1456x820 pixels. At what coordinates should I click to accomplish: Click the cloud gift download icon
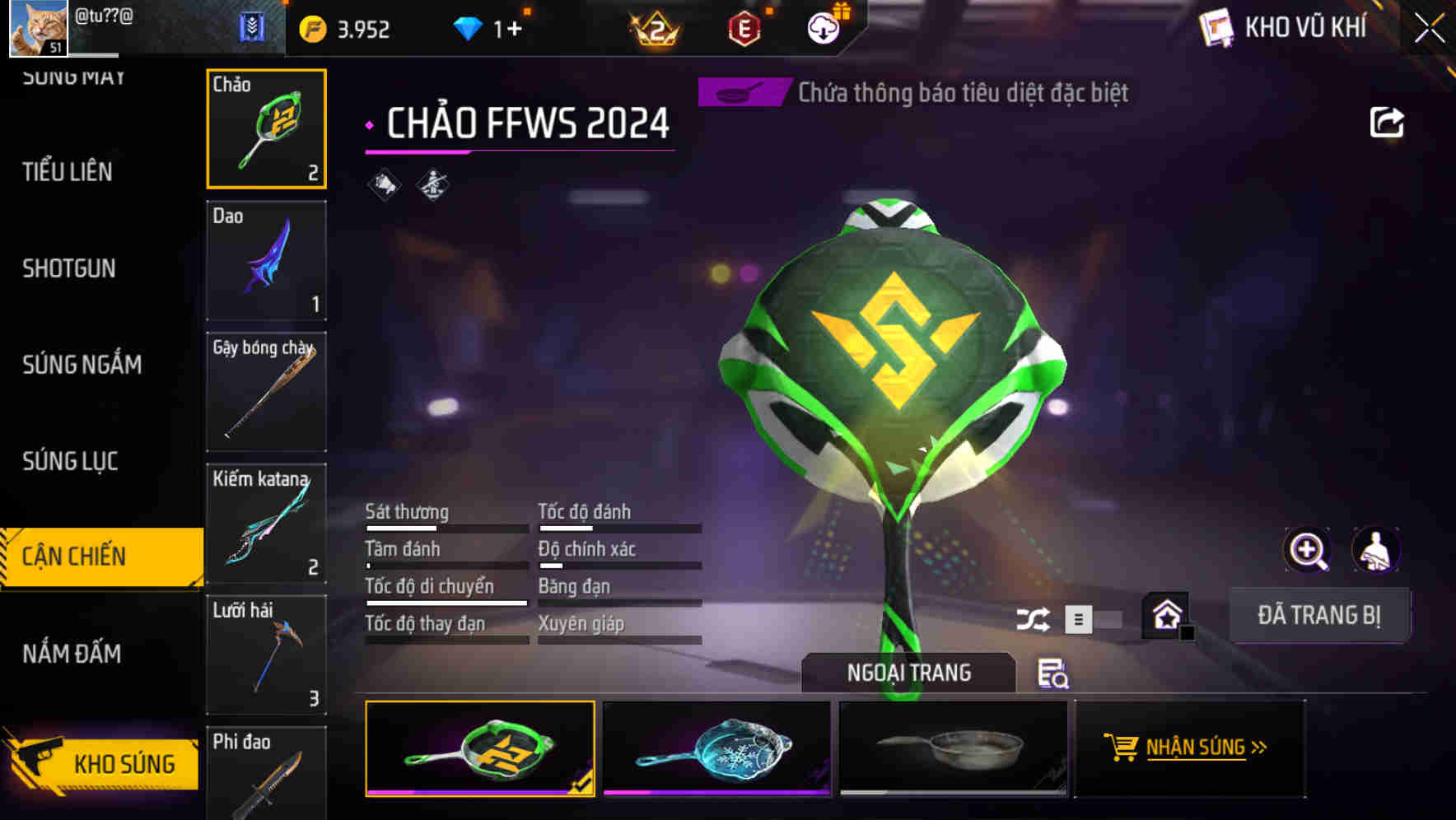click(x=823, y=26)
